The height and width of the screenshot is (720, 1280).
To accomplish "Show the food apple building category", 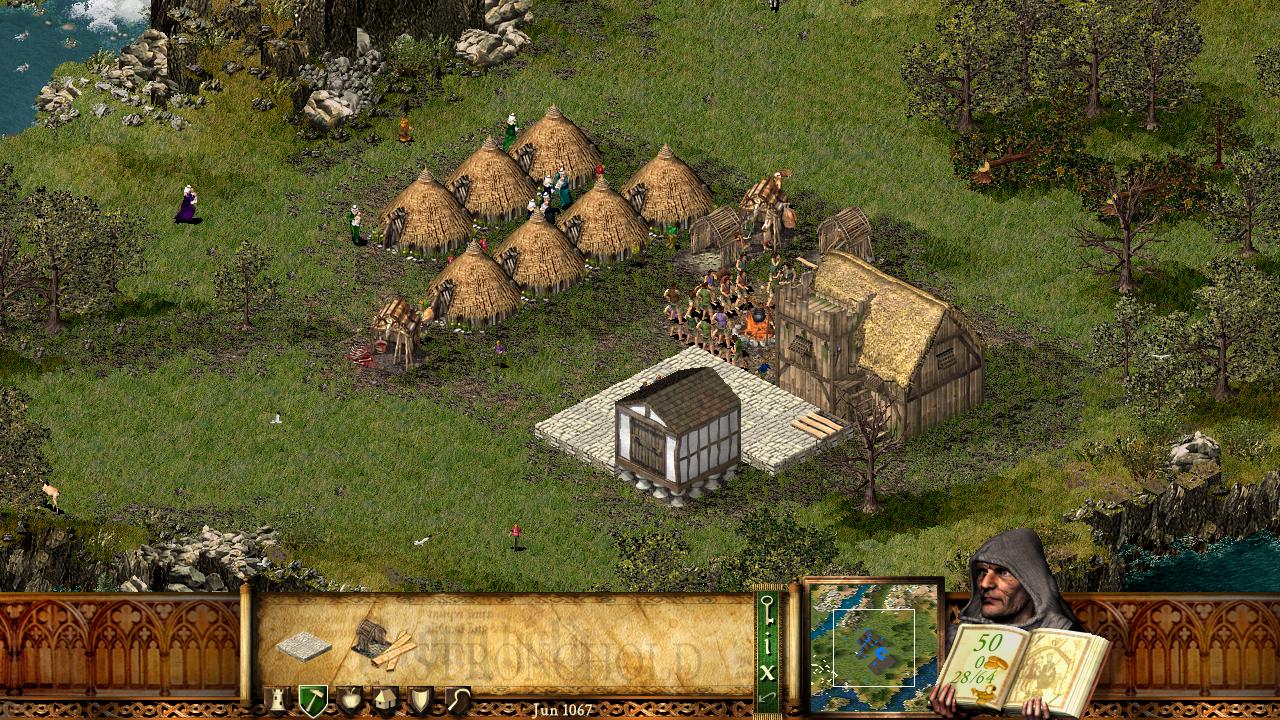I will pos(349,699).
